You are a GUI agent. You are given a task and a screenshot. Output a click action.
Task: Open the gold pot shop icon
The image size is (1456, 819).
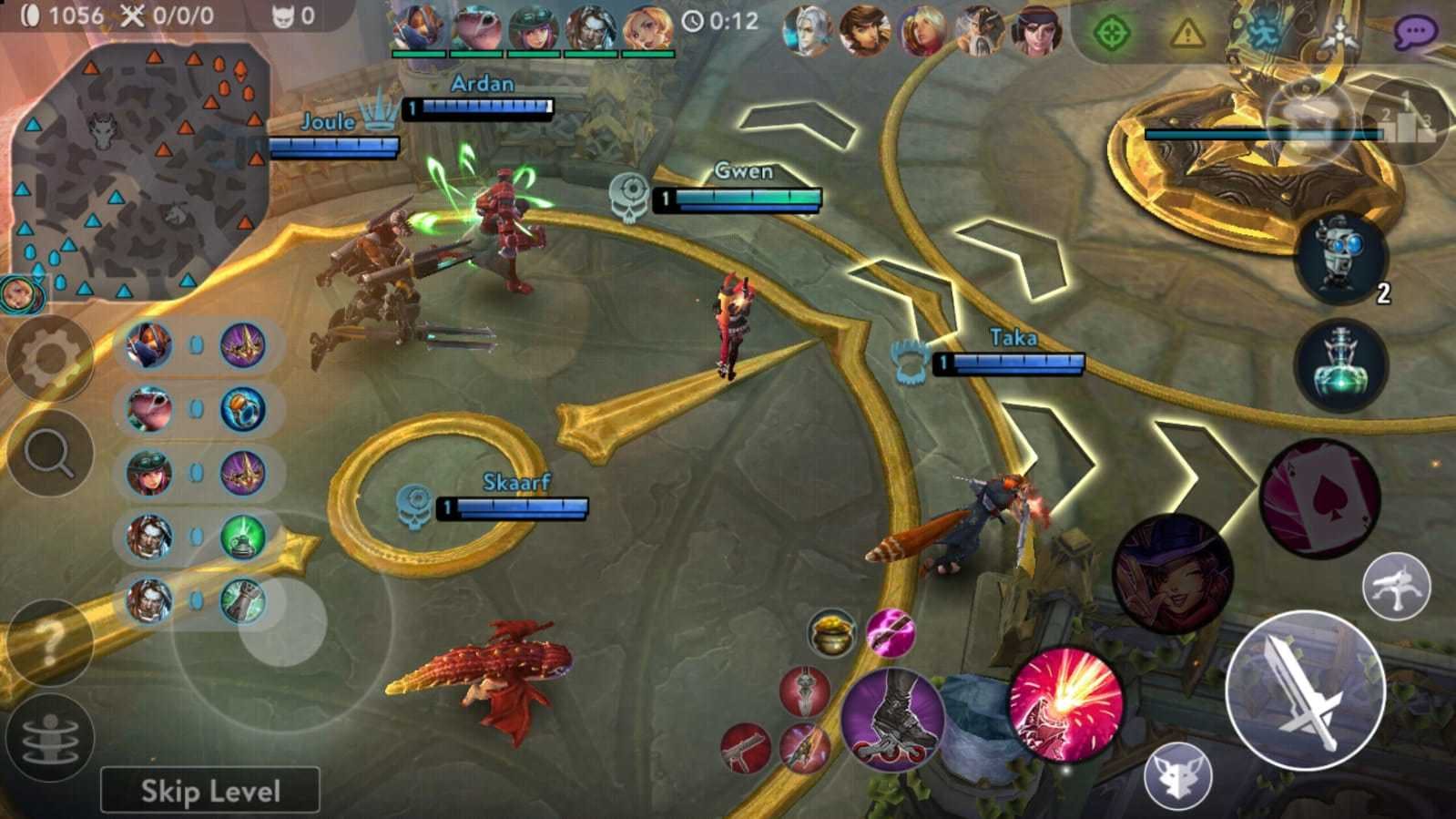pyautogui.click(x=830, y=632)
